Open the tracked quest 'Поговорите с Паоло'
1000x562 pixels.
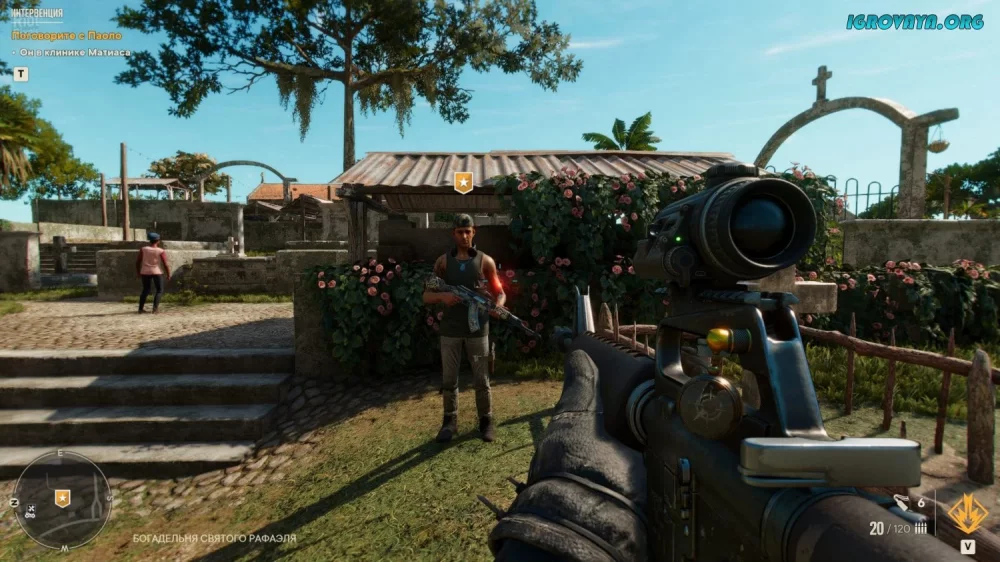pos(67,35)
